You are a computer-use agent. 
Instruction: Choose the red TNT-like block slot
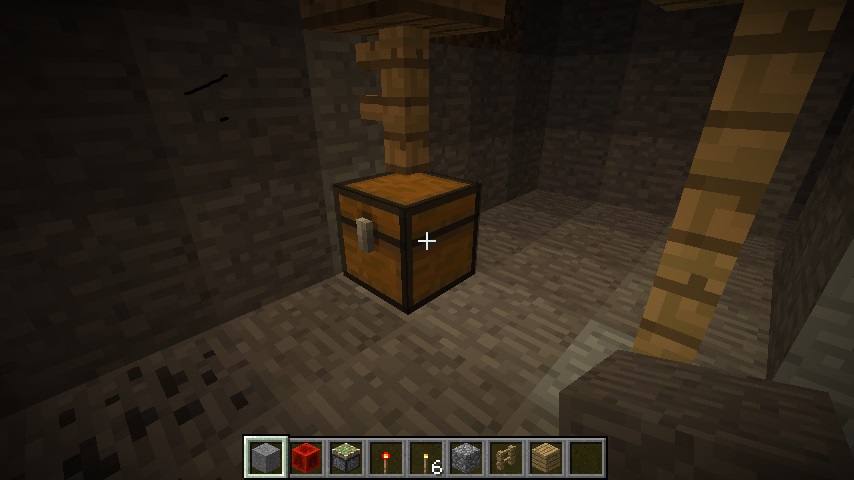306,458
